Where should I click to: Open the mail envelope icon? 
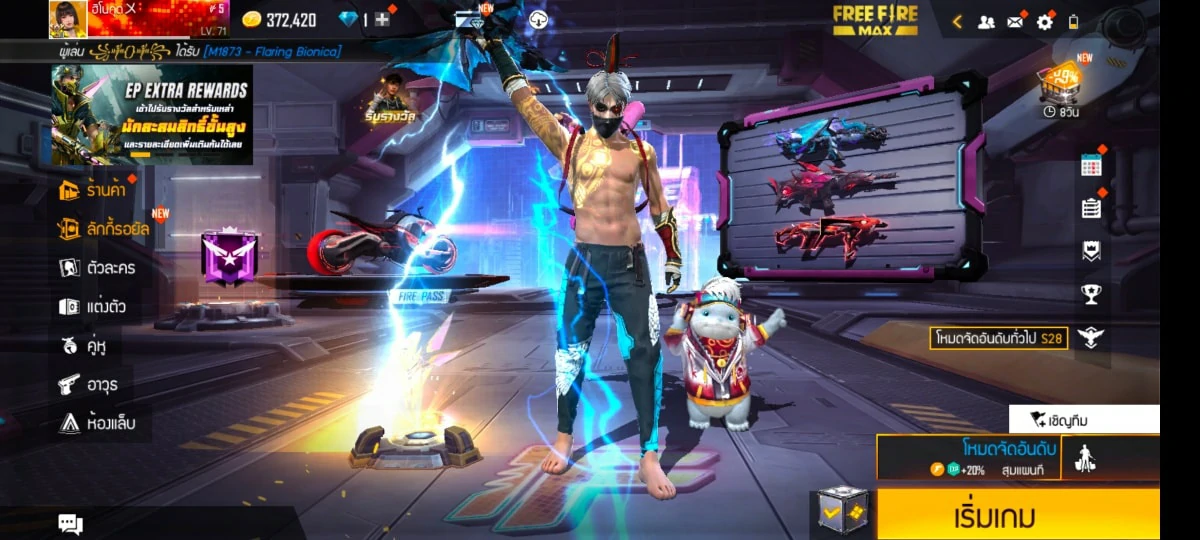click(1015, 21)
